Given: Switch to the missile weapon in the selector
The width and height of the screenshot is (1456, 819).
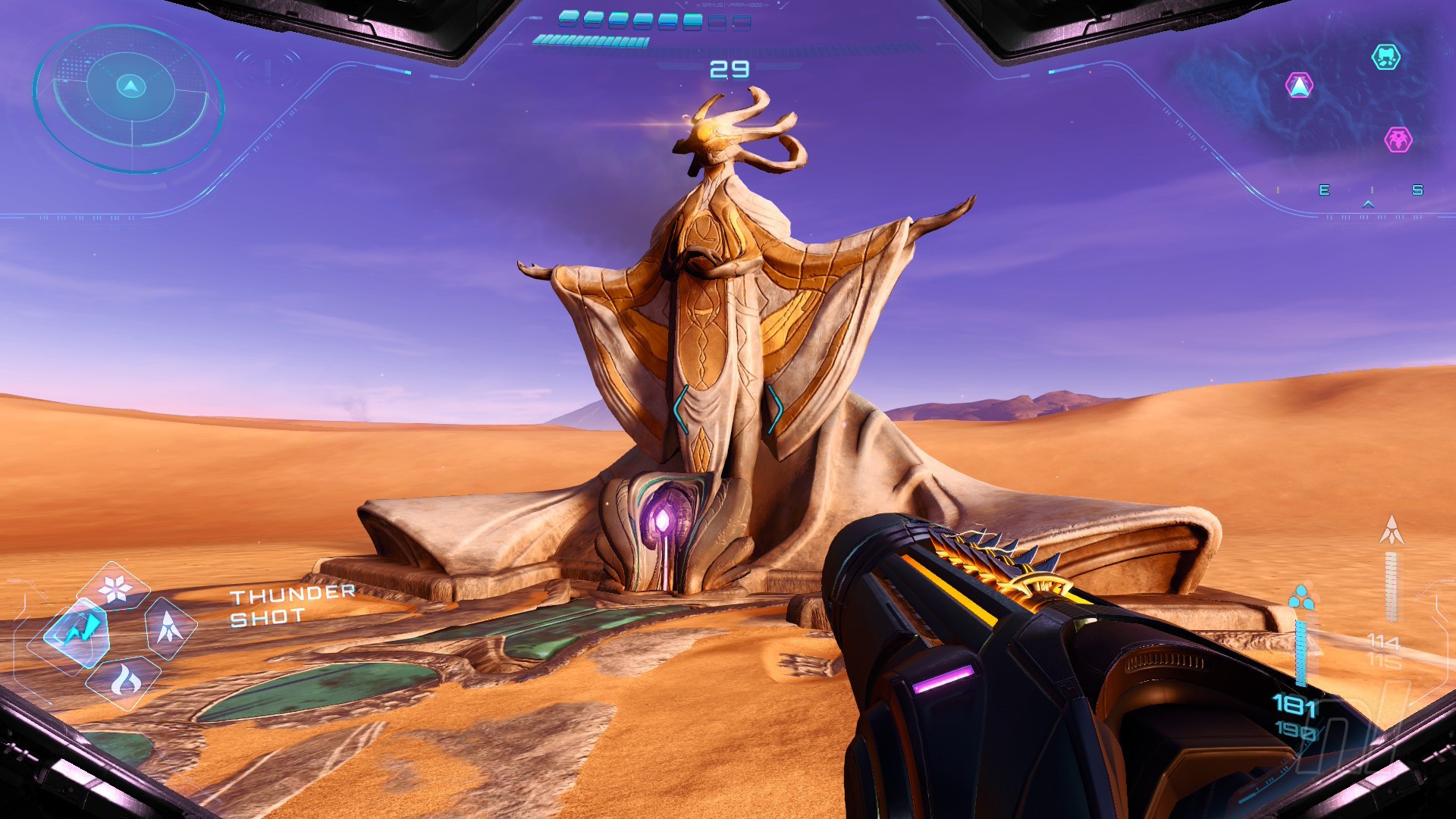Looking at the screenshot, I should click(x=168, y=627).
